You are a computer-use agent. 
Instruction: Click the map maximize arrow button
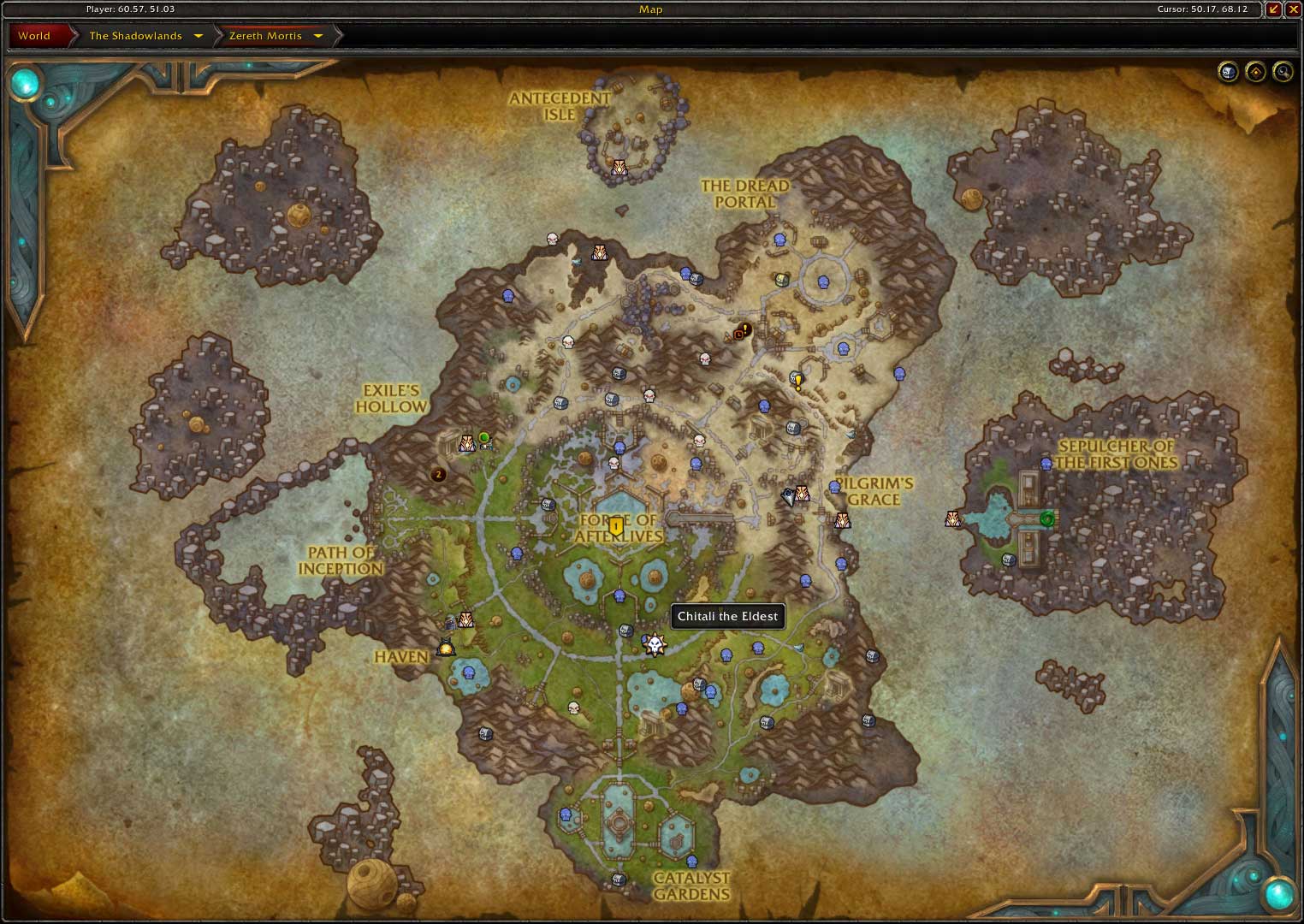1274,9
